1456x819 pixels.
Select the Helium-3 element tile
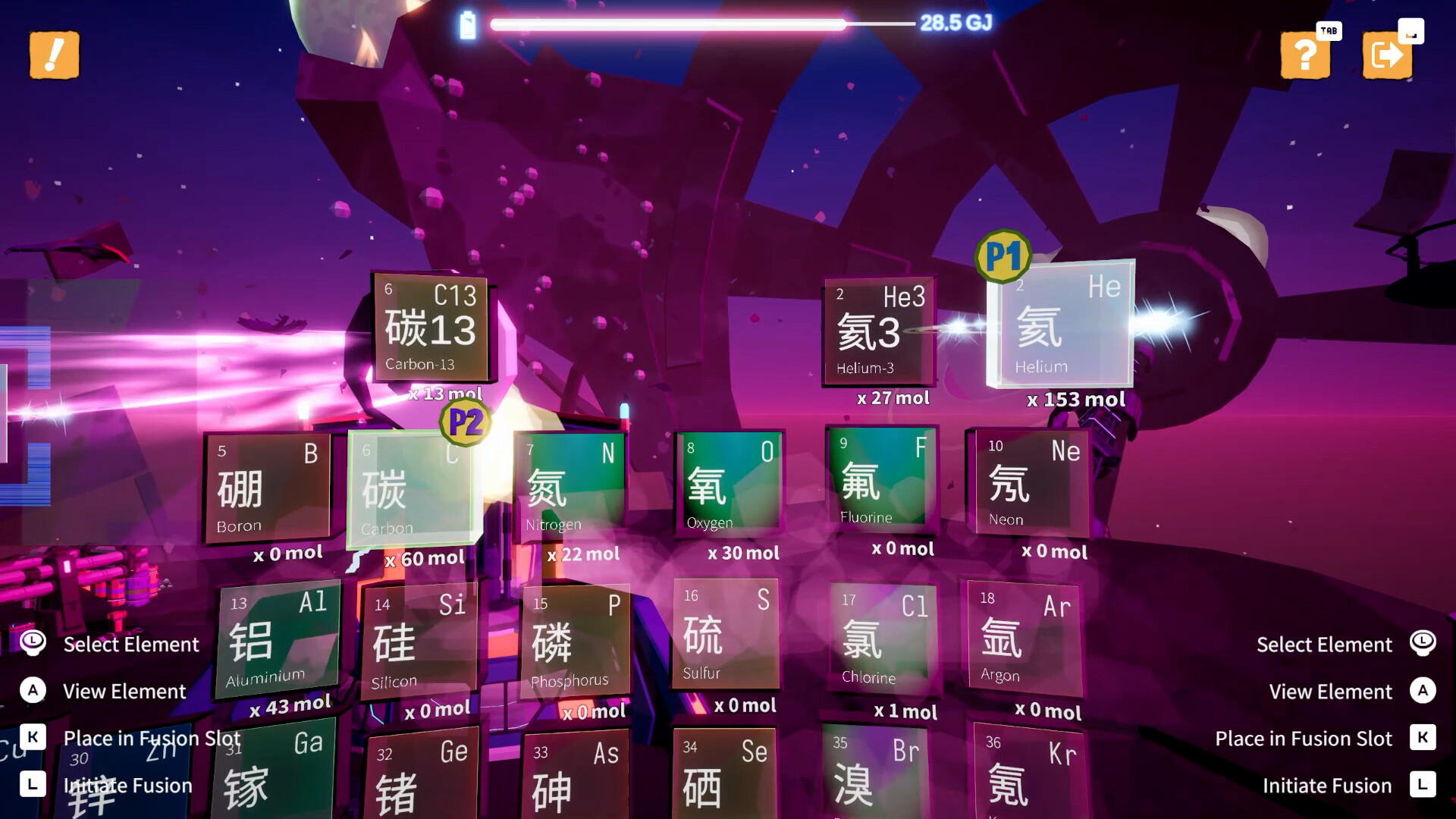[x=878, y=330]
